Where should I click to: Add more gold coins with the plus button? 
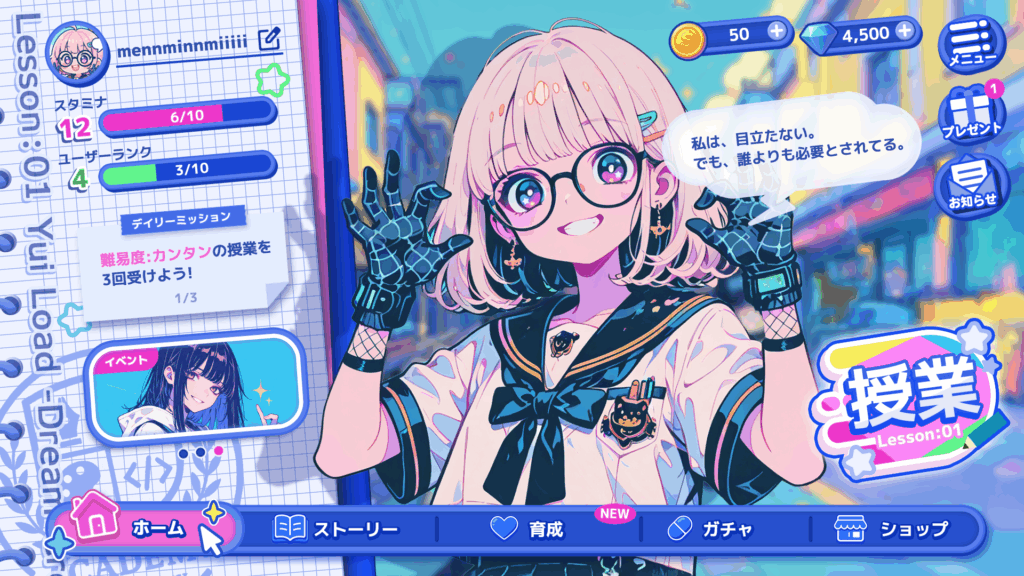tap(776, 34)
